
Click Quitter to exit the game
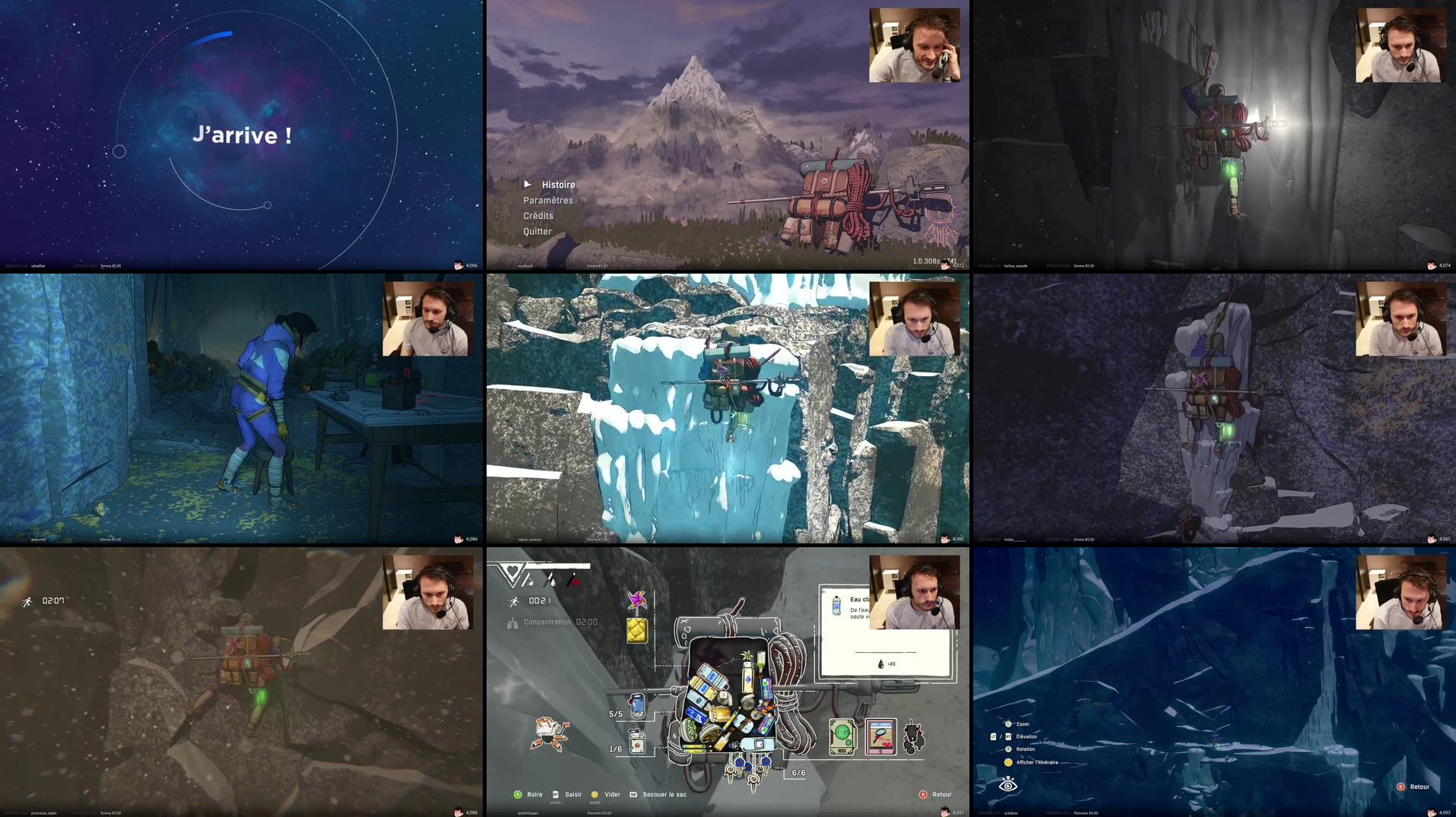coord(537,231)
